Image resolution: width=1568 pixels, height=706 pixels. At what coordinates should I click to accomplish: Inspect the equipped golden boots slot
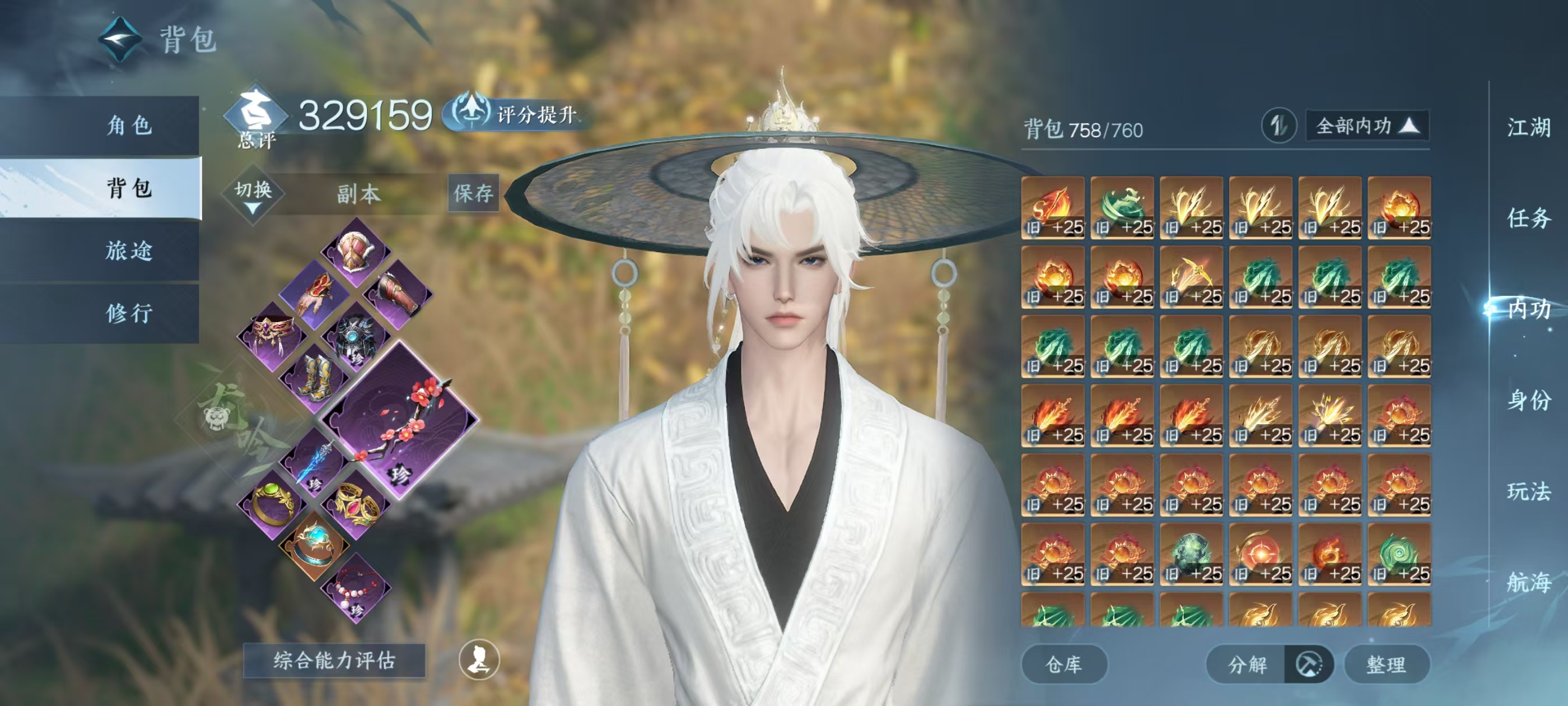pos(315,378)
